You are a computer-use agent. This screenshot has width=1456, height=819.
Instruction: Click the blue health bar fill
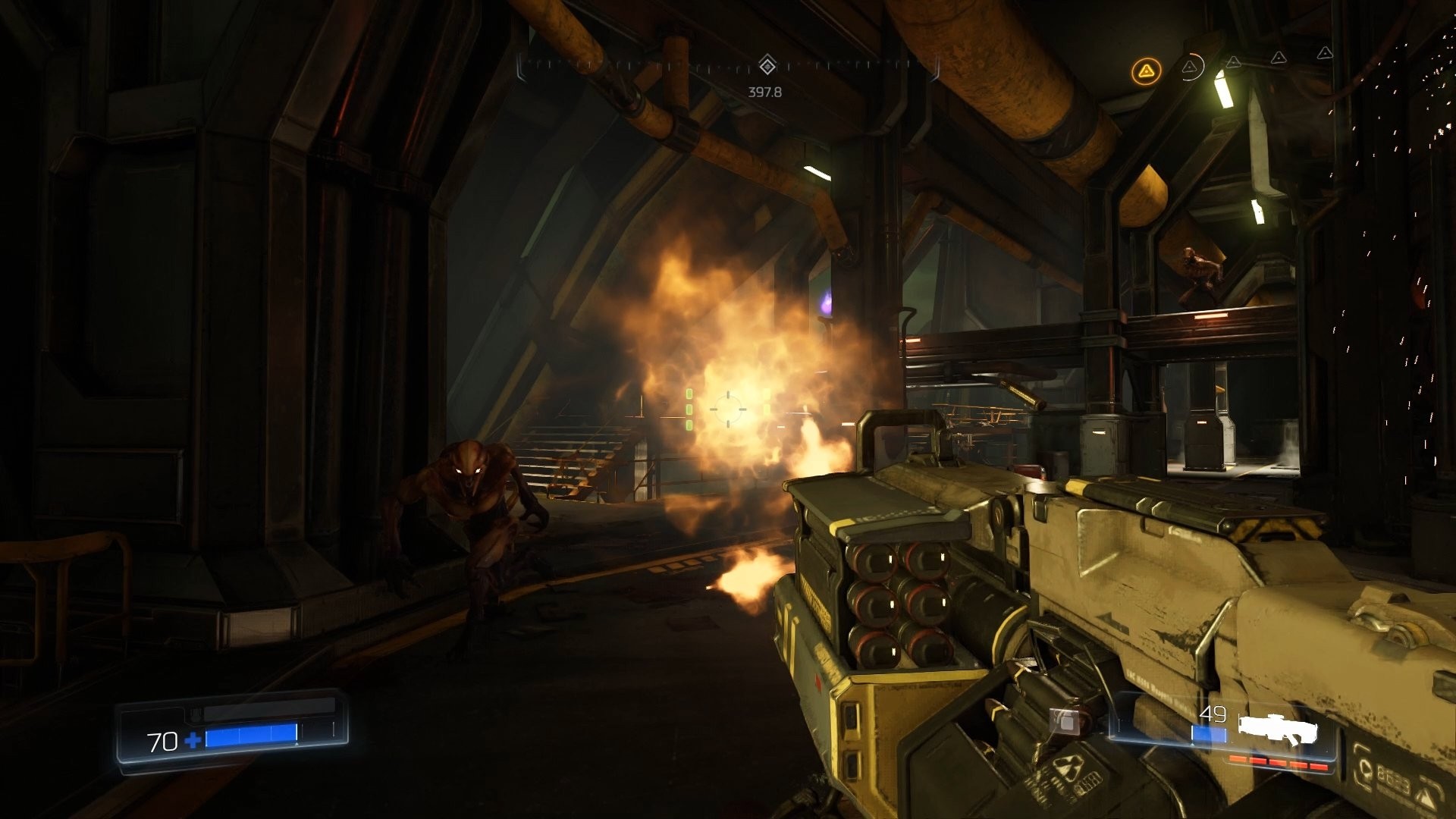[x=251, y=735]
